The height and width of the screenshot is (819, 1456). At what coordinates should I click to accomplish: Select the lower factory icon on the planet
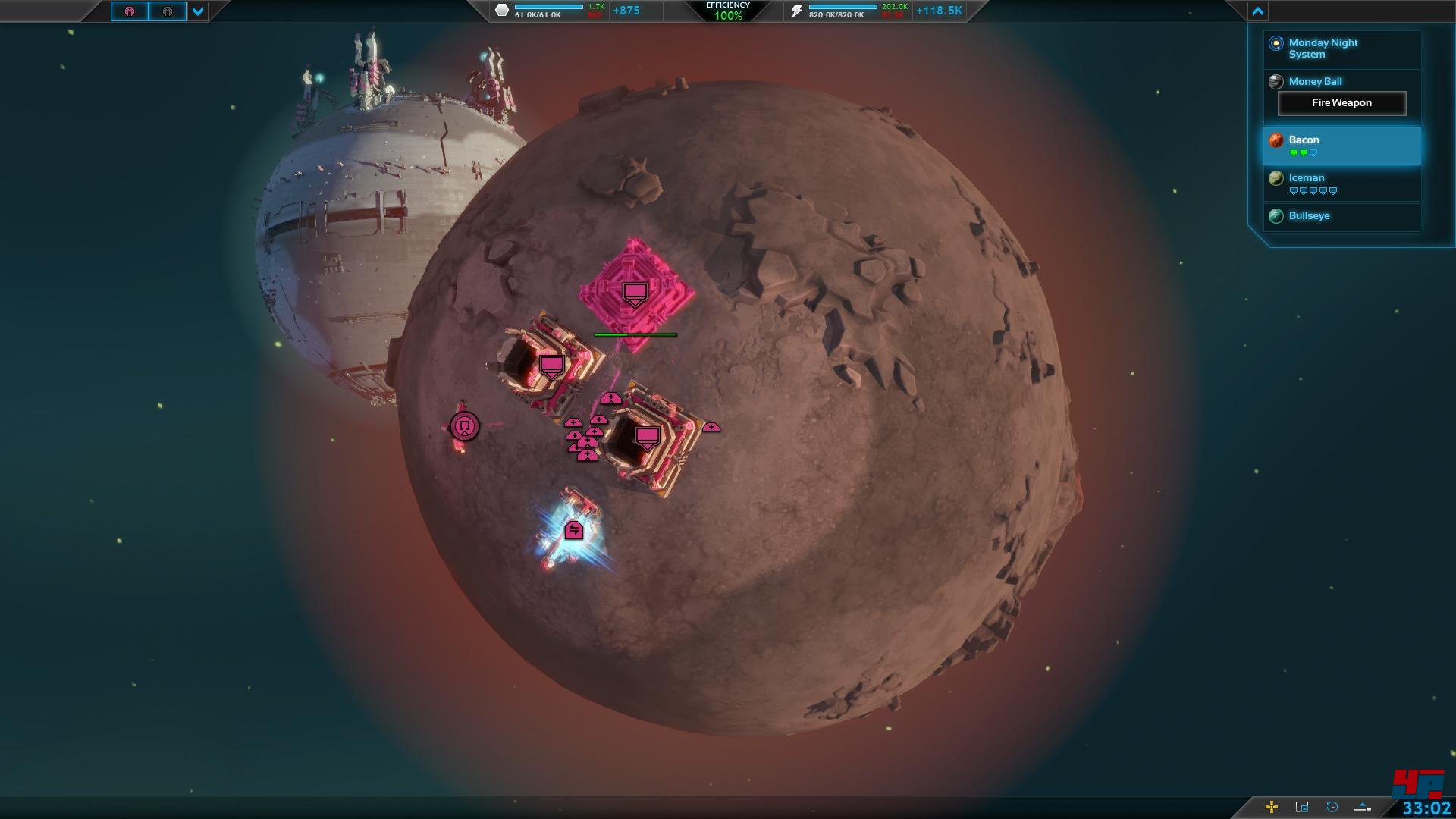click(x=647, y=438)
